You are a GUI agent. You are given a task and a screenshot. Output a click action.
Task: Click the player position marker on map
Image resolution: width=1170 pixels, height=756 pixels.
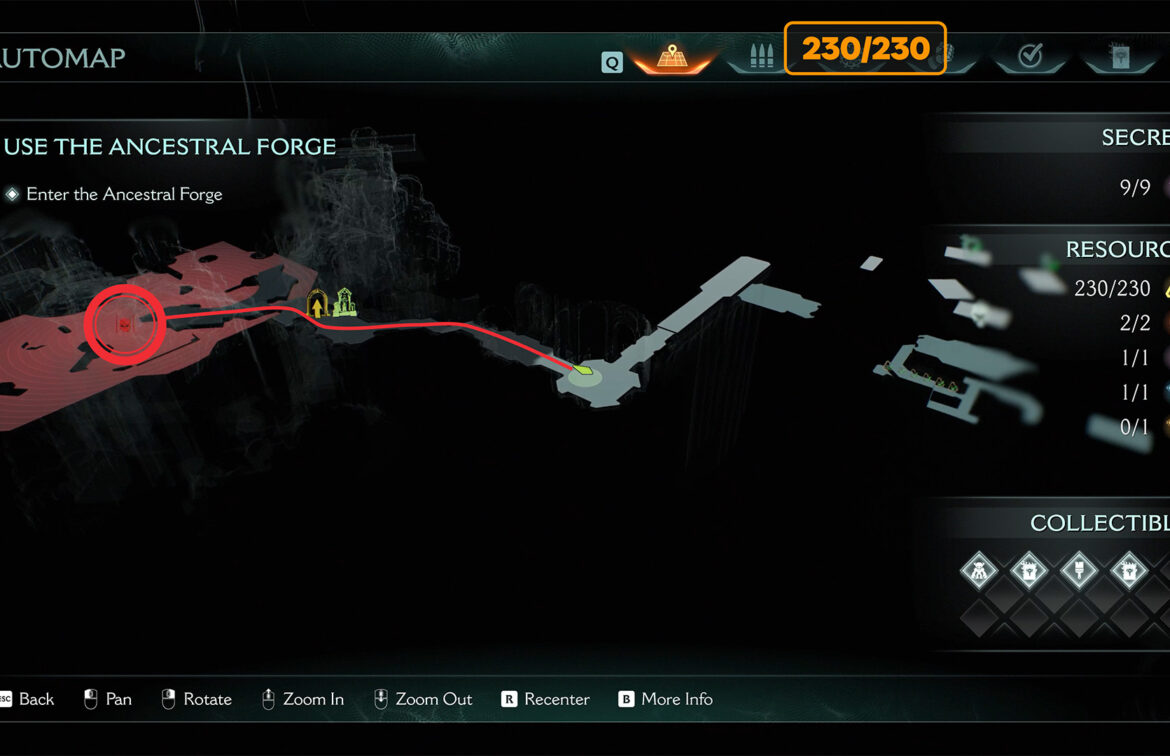coord(584,372)
